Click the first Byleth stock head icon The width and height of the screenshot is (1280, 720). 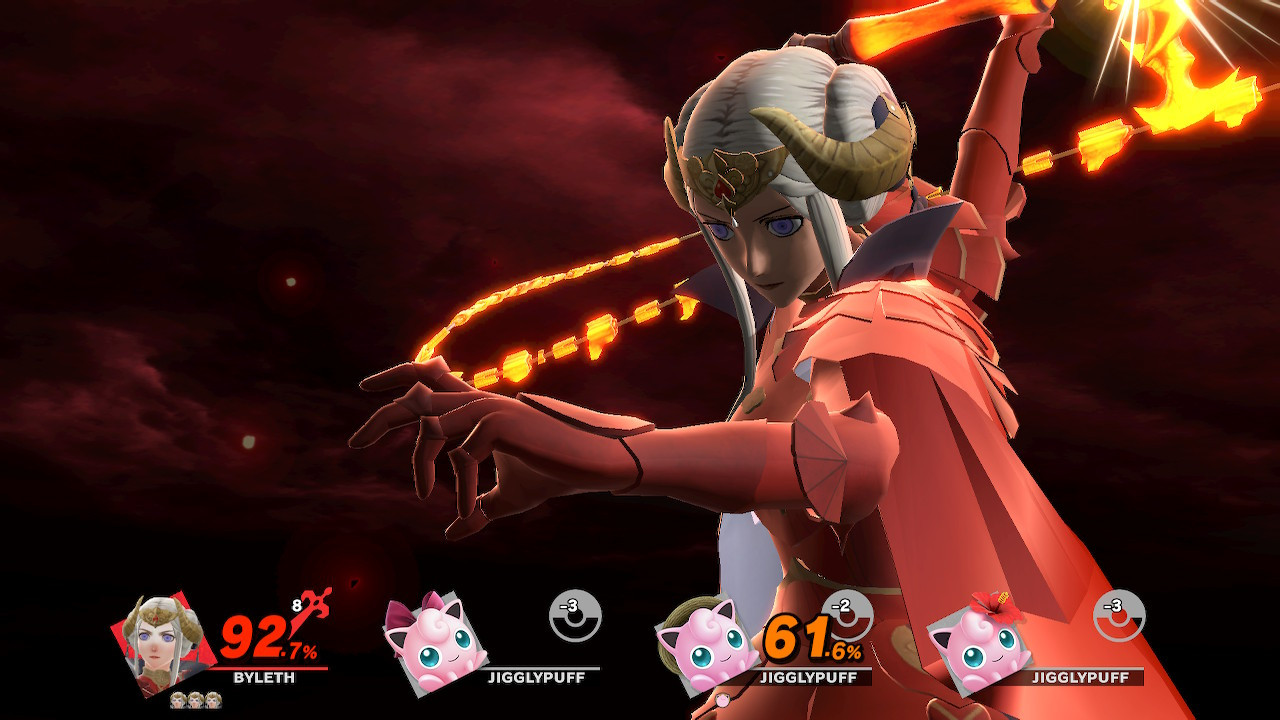tap(177, 699)
